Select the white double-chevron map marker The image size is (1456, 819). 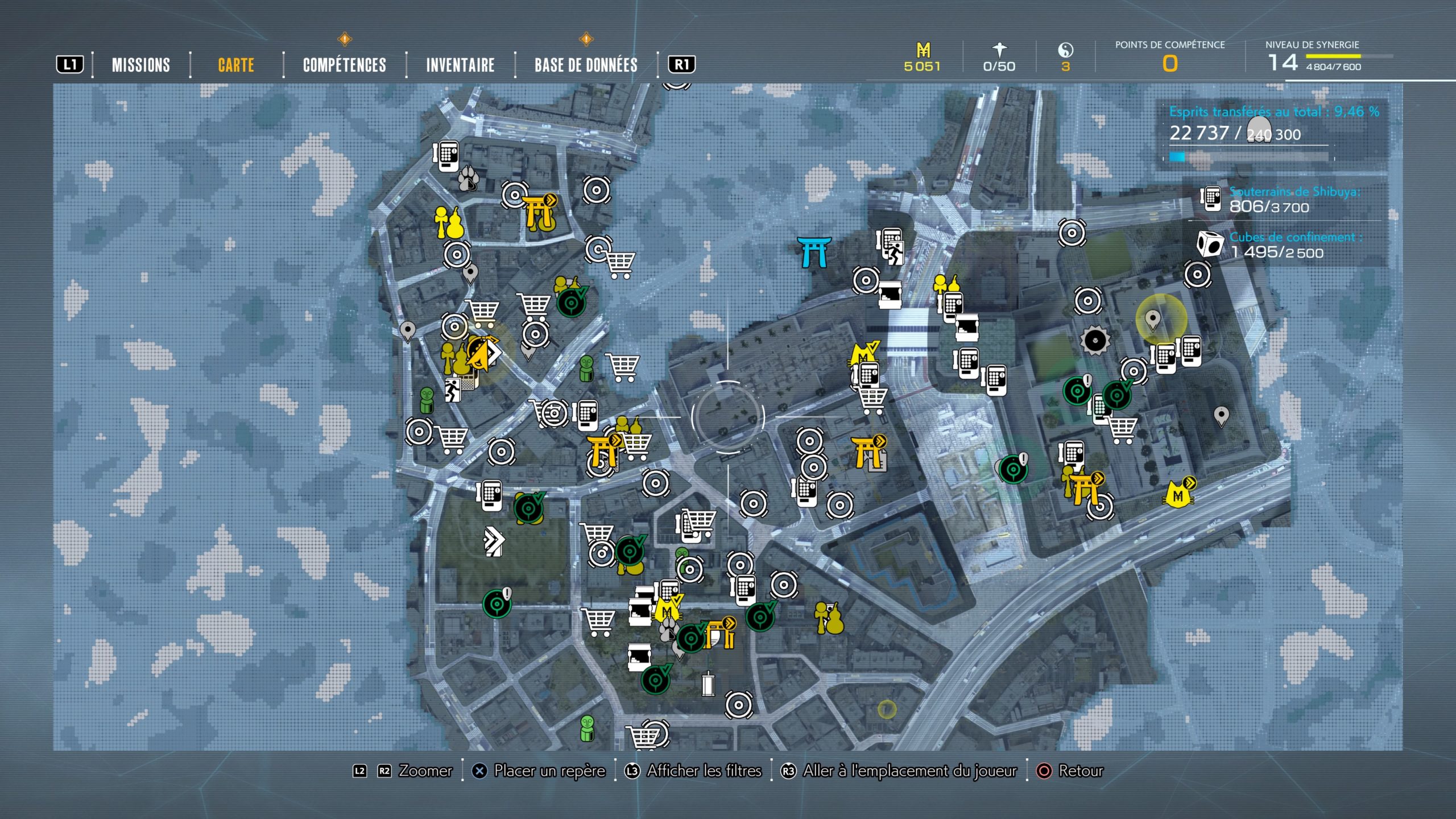point(493,541)
